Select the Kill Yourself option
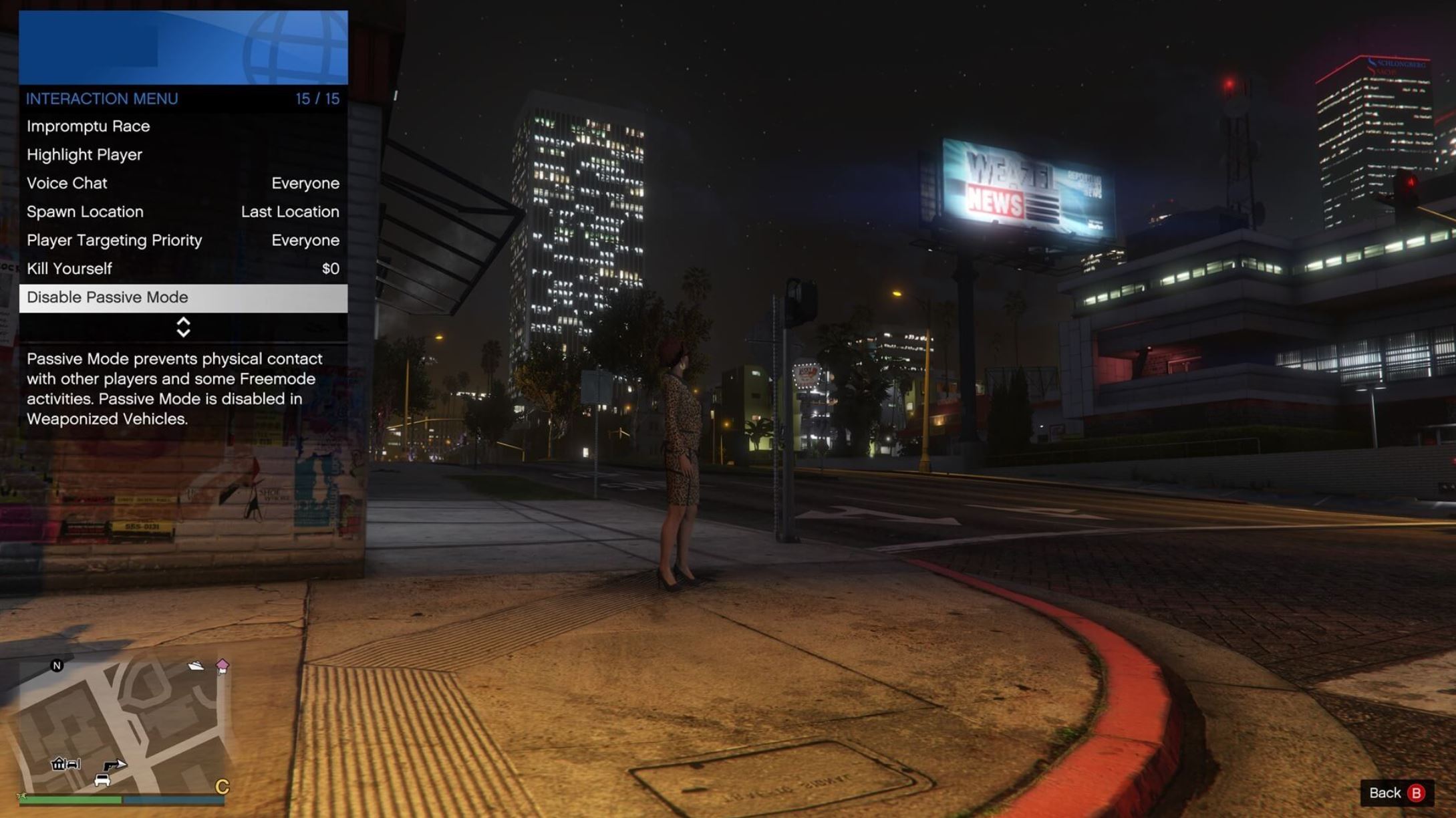This screenshot has width=1456, height=818. [69, 268]
